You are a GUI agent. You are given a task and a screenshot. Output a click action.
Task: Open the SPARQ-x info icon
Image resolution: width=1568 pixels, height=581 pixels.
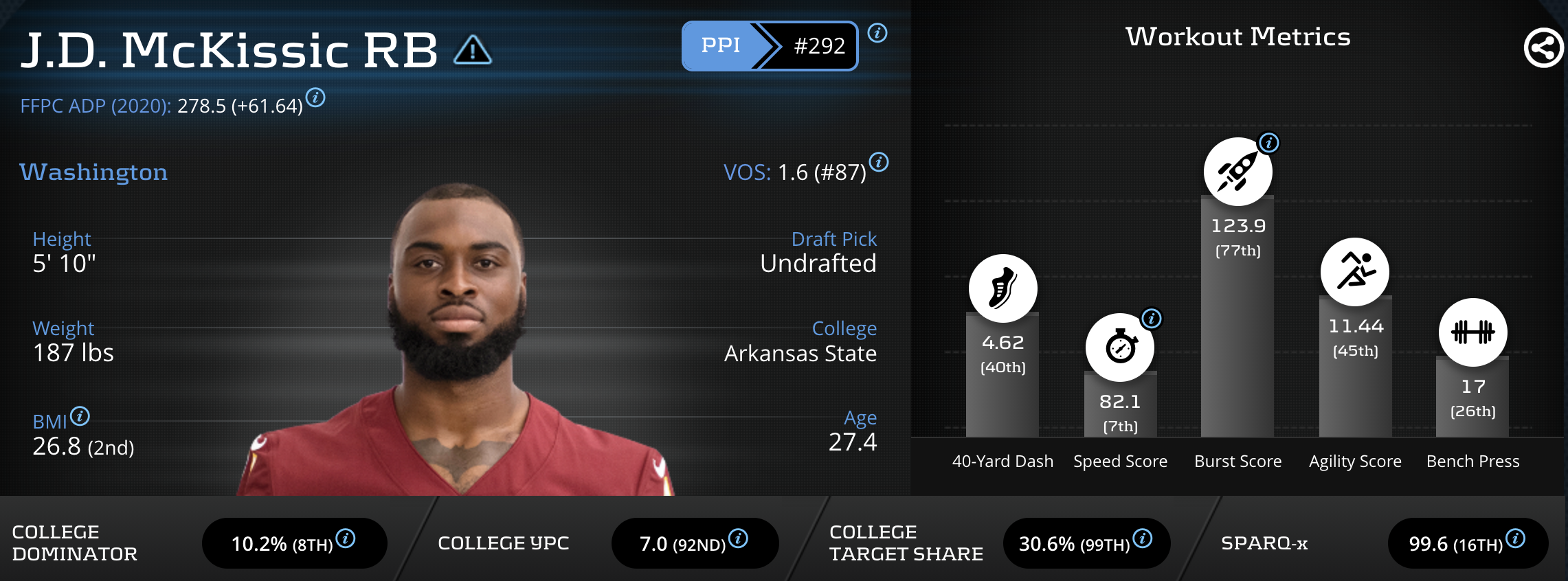(1515, 538)
